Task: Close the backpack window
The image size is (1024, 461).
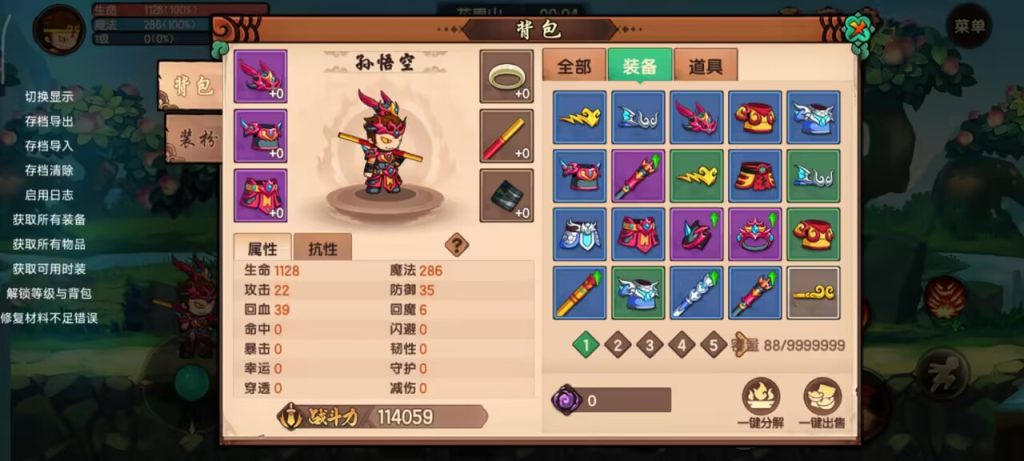Action: [857, 27]
